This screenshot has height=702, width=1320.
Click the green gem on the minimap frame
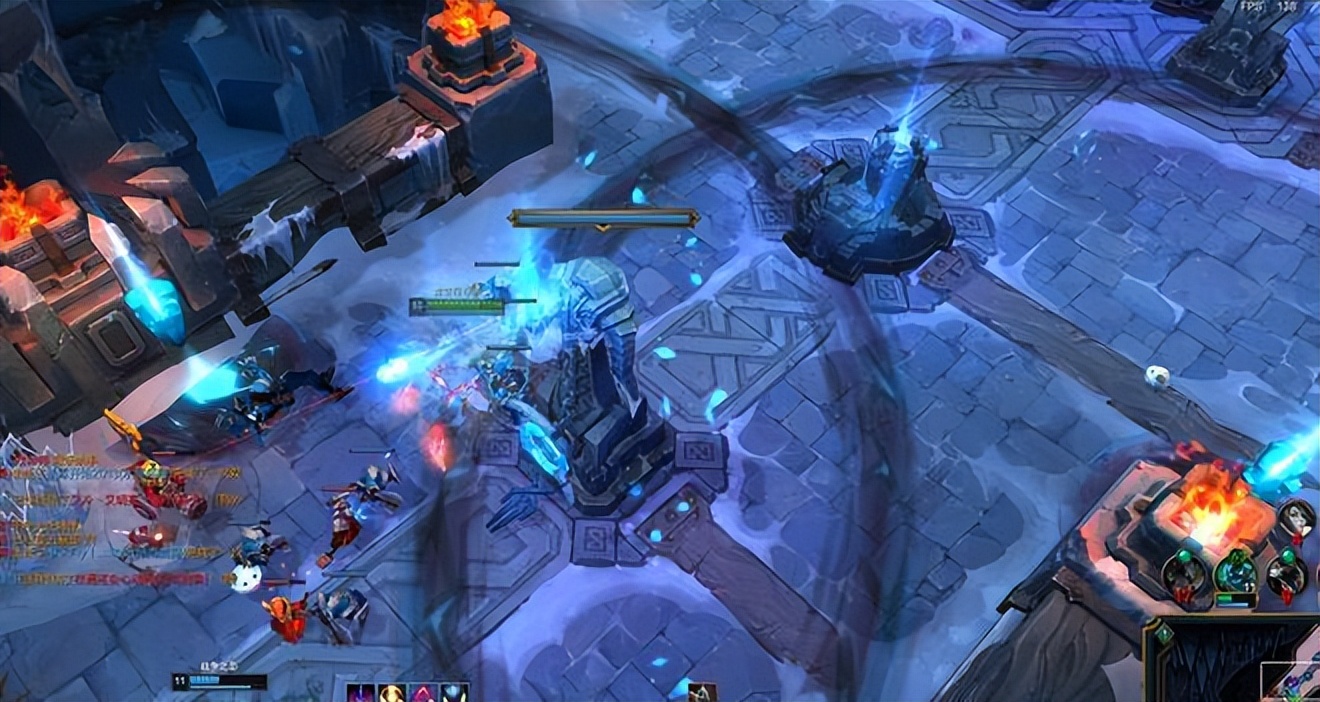pyautogui.click(x=1163, y=634)
